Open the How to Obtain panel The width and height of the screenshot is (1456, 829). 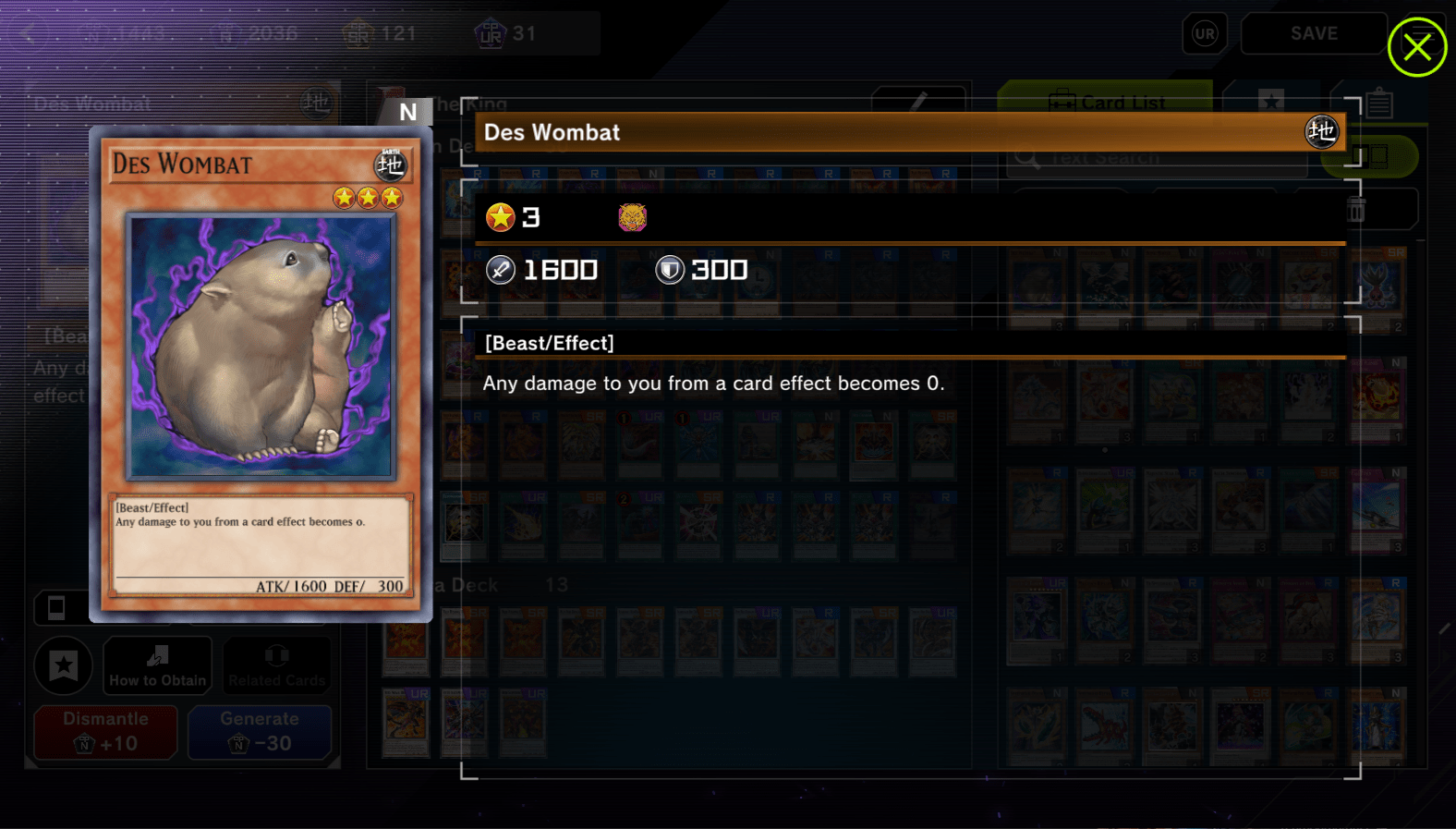[x=157, y=665]
